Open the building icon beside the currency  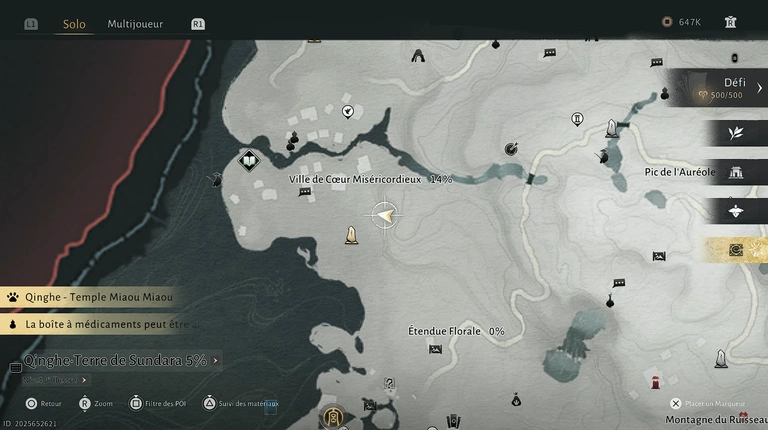point(731,22)
